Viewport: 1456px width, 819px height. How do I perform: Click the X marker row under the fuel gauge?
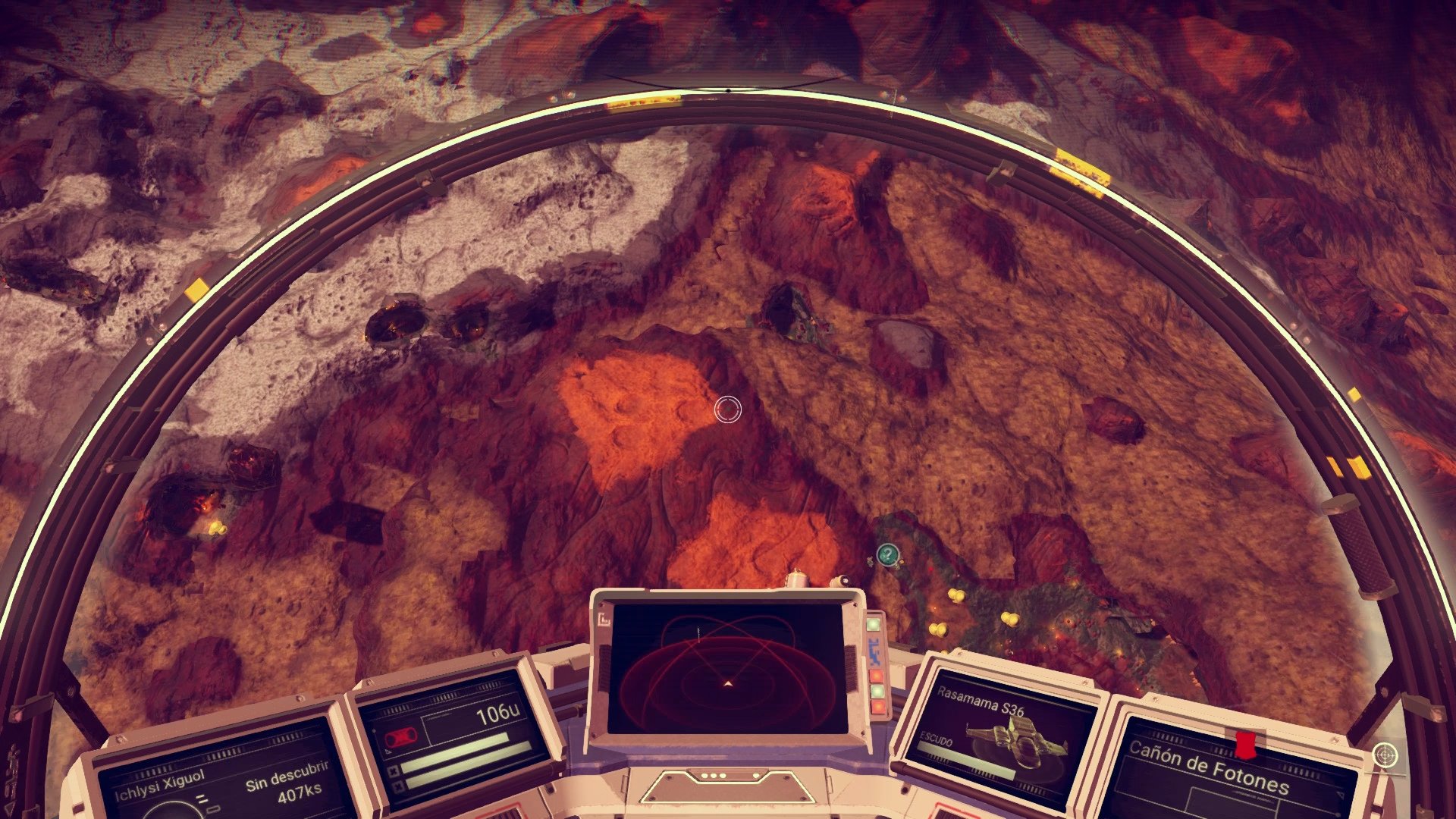(395, 771)
